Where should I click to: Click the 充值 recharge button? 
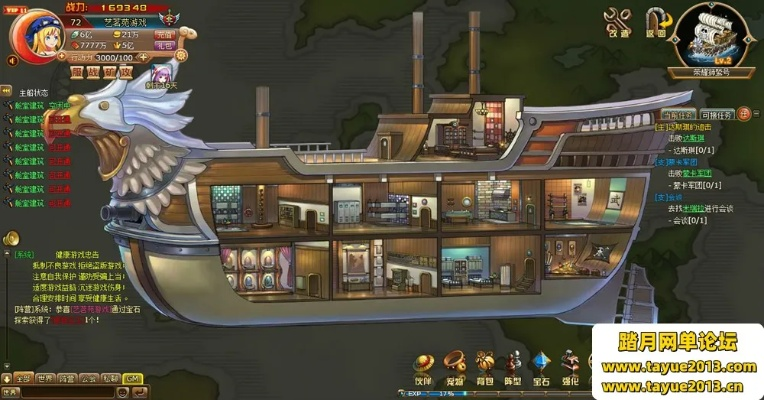click(166, 34)
